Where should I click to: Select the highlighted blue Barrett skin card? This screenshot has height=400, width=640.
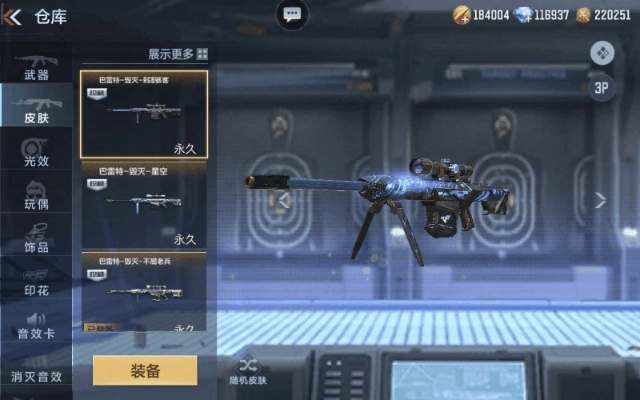[144, 113]
